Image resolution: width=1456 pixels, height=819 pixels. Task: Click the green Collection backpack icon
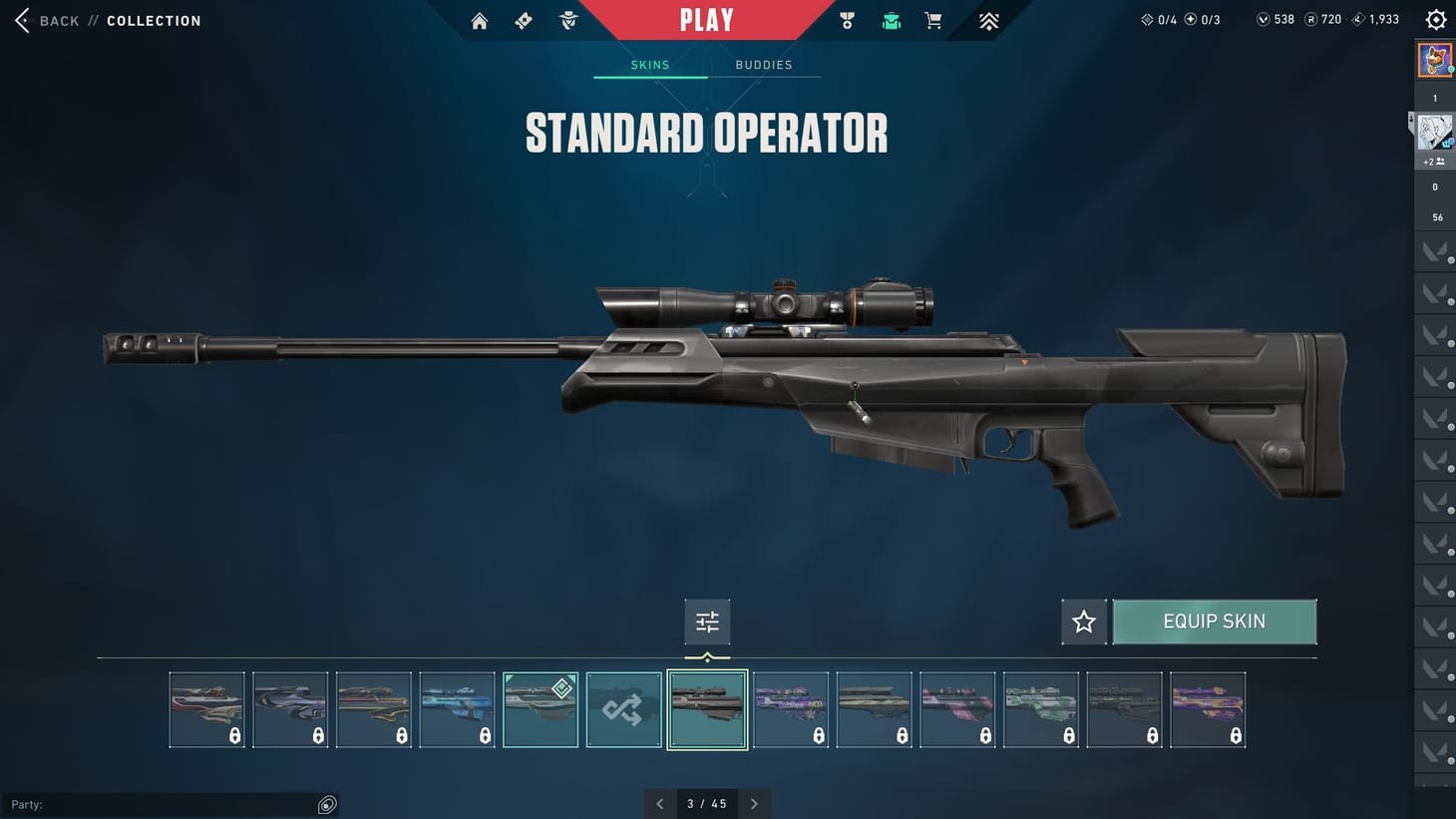[x=891, y=20]
